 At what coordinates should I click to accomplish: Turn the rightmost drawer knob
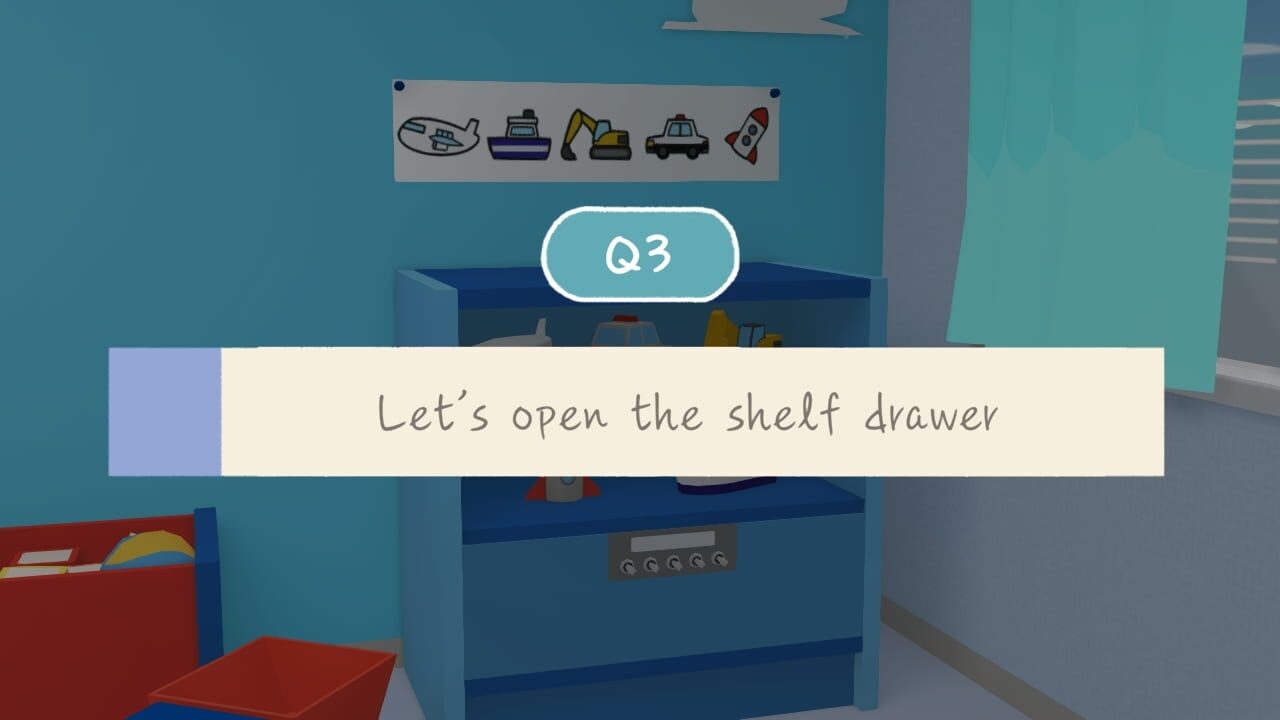click(718, 558)
